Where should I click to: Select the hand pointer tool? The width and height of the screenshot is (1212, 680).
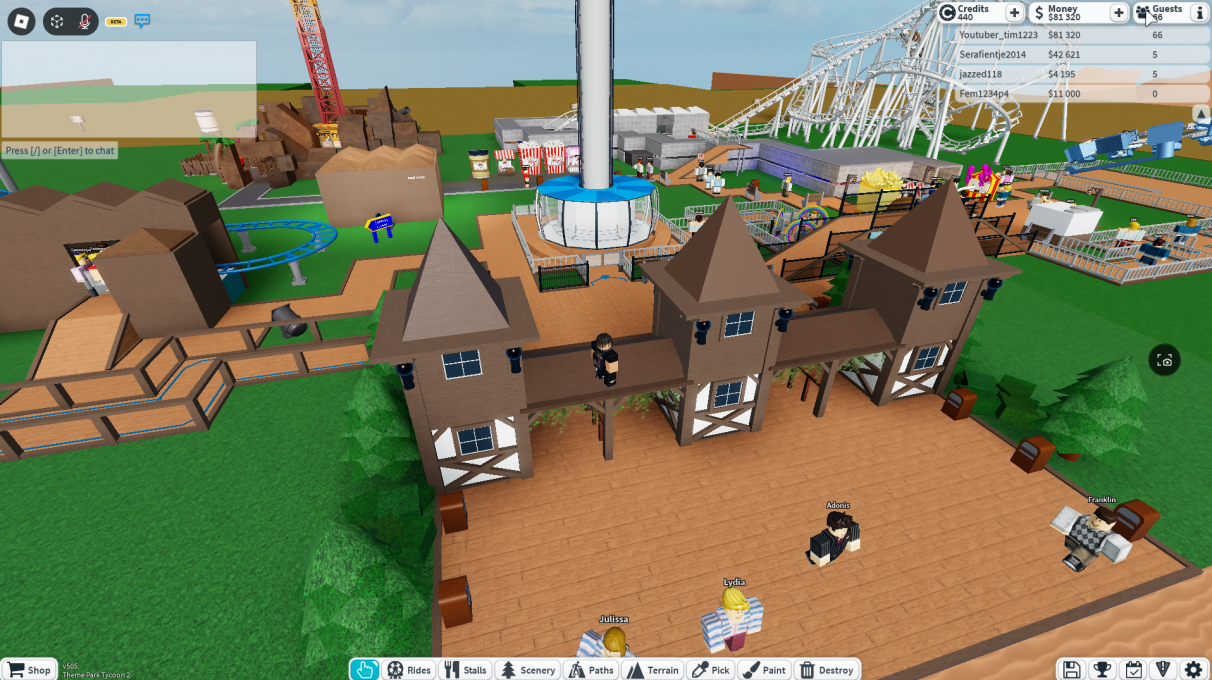(x=366, y=670)
